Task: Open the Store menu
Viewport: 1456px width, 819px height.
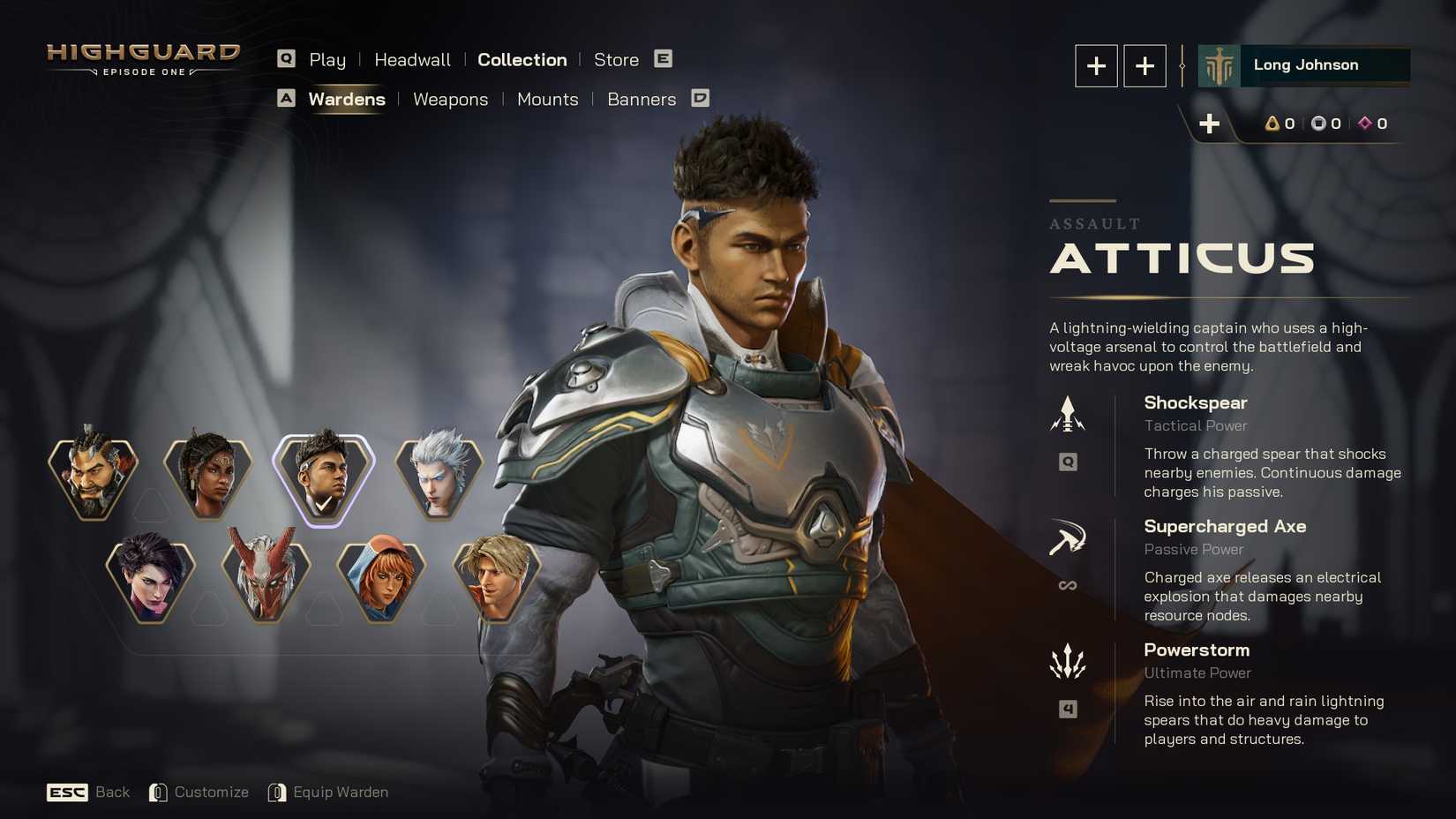Action: click(616, 60)
